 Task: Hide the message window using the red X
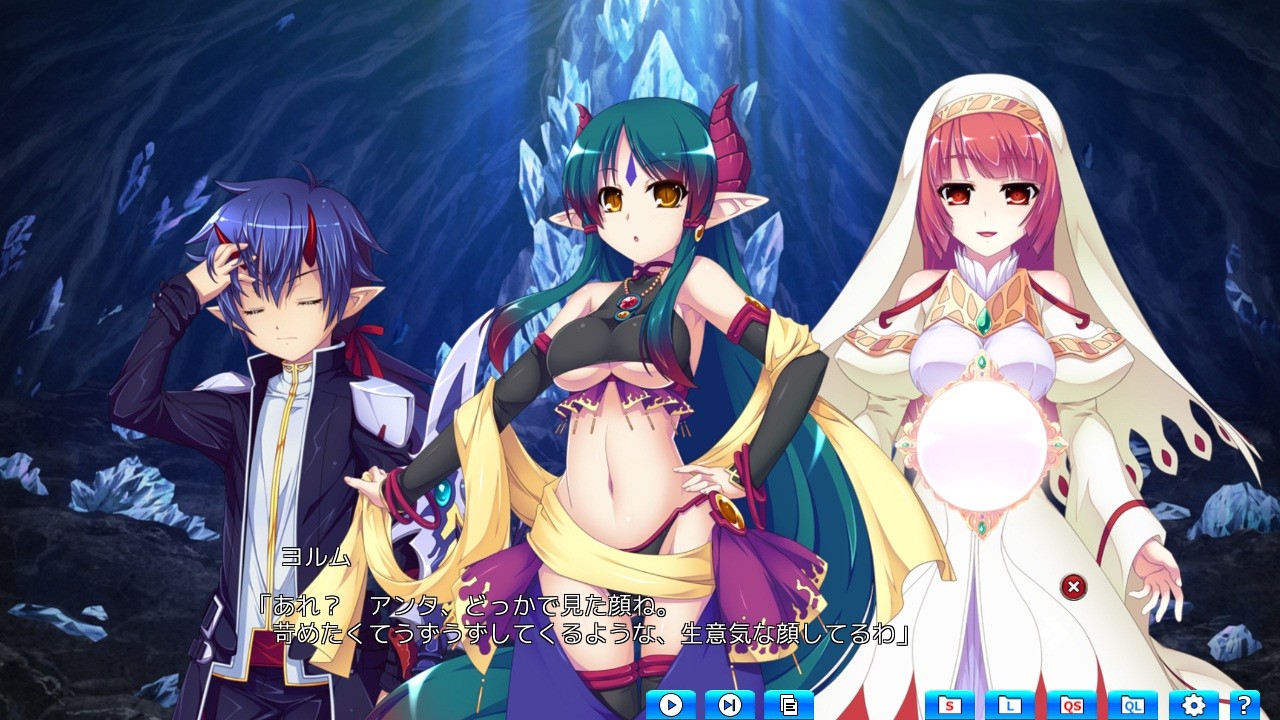[x=1073, y=588]
